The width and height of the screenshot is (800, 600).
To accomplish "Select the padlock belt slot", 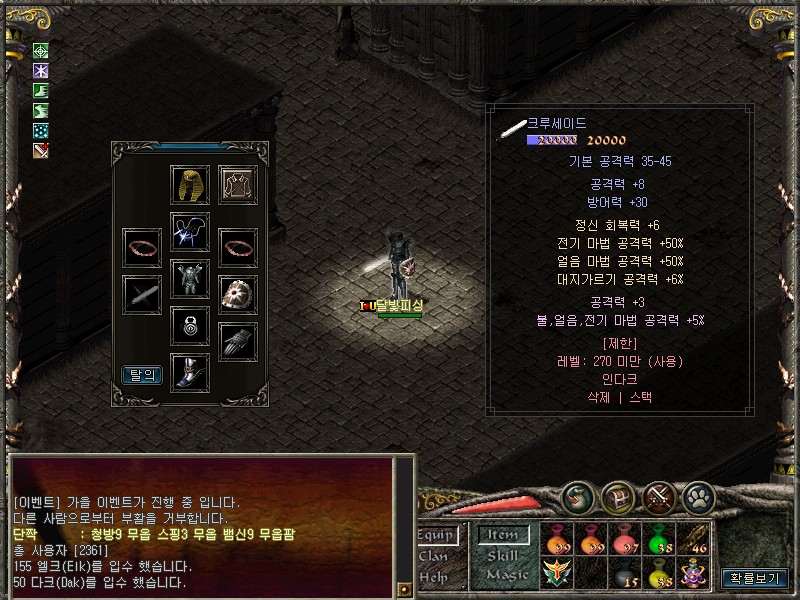I will 190,325.
